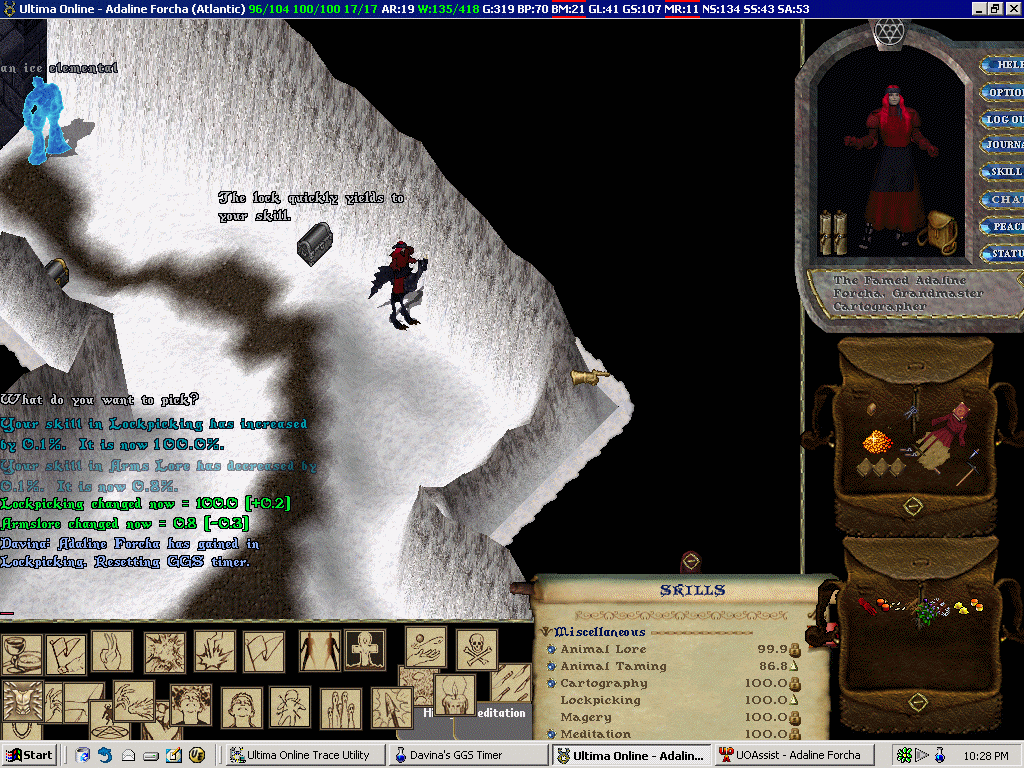
Task: Open the backpack on the paperdoll
Action: [x=938, y=234]
